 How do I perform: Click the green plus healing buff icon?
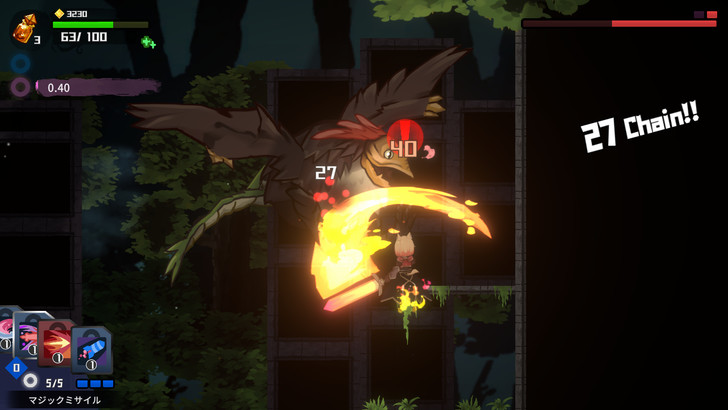tap(148, 42)
